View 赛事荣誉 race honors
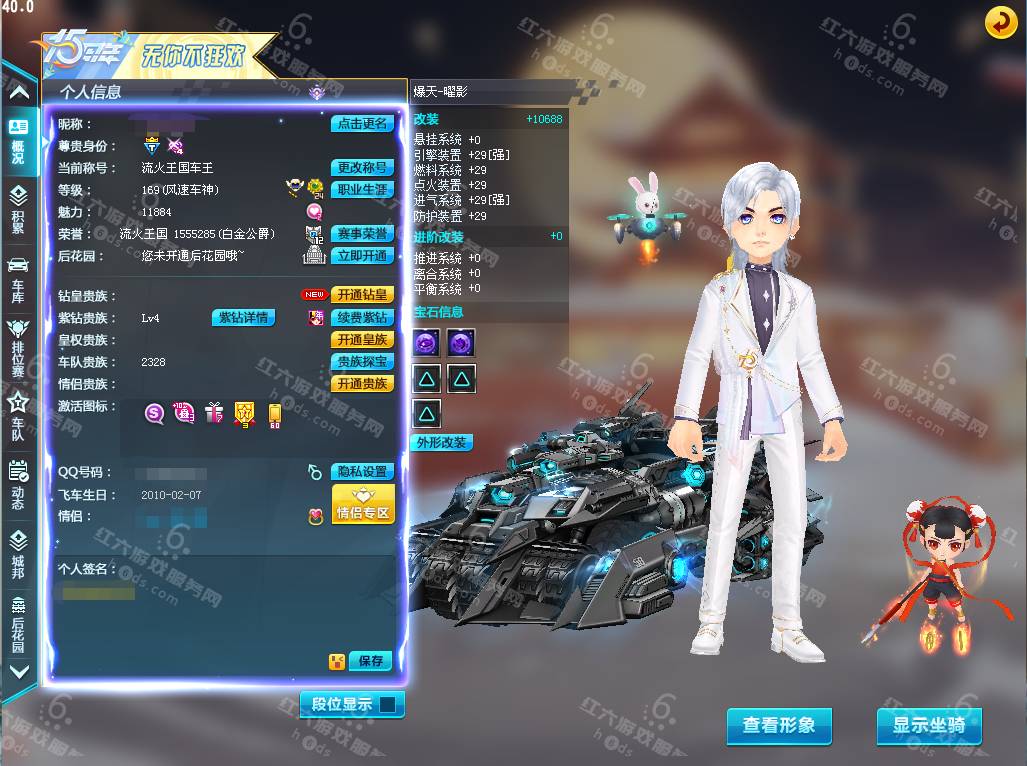 (362, 234)
